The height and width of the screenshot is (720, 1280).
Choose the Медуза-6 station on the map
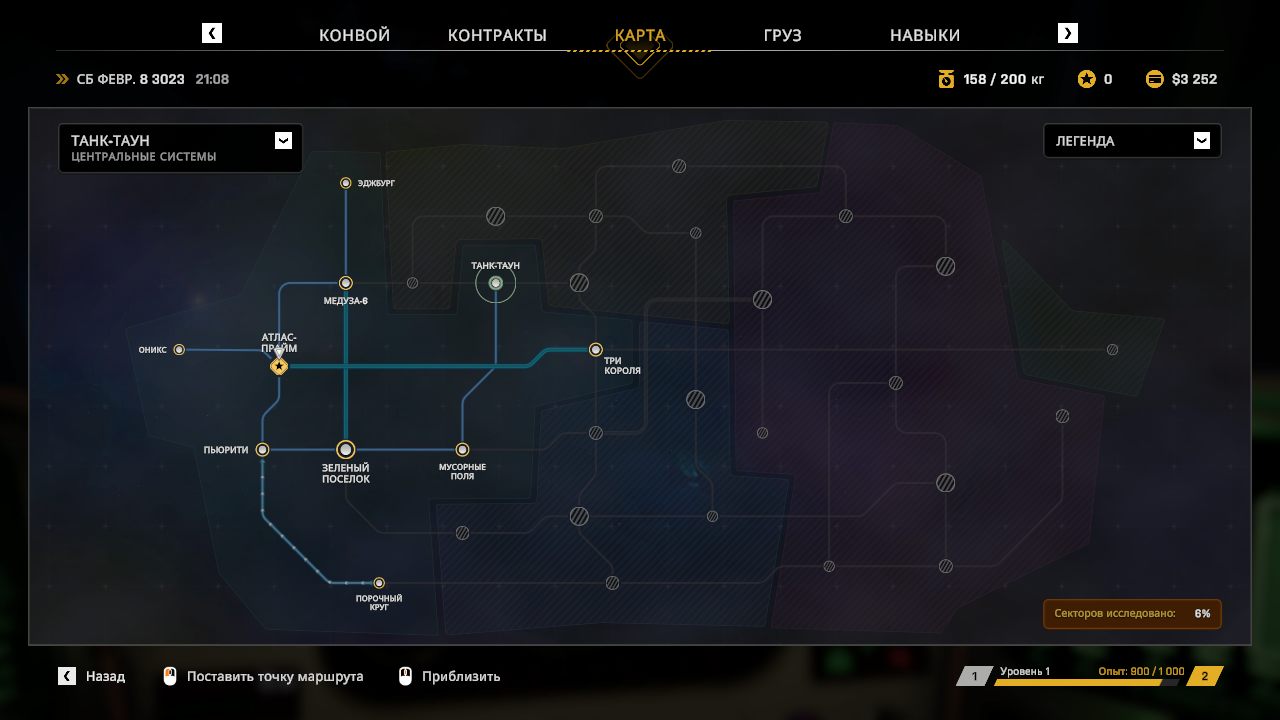346,283
